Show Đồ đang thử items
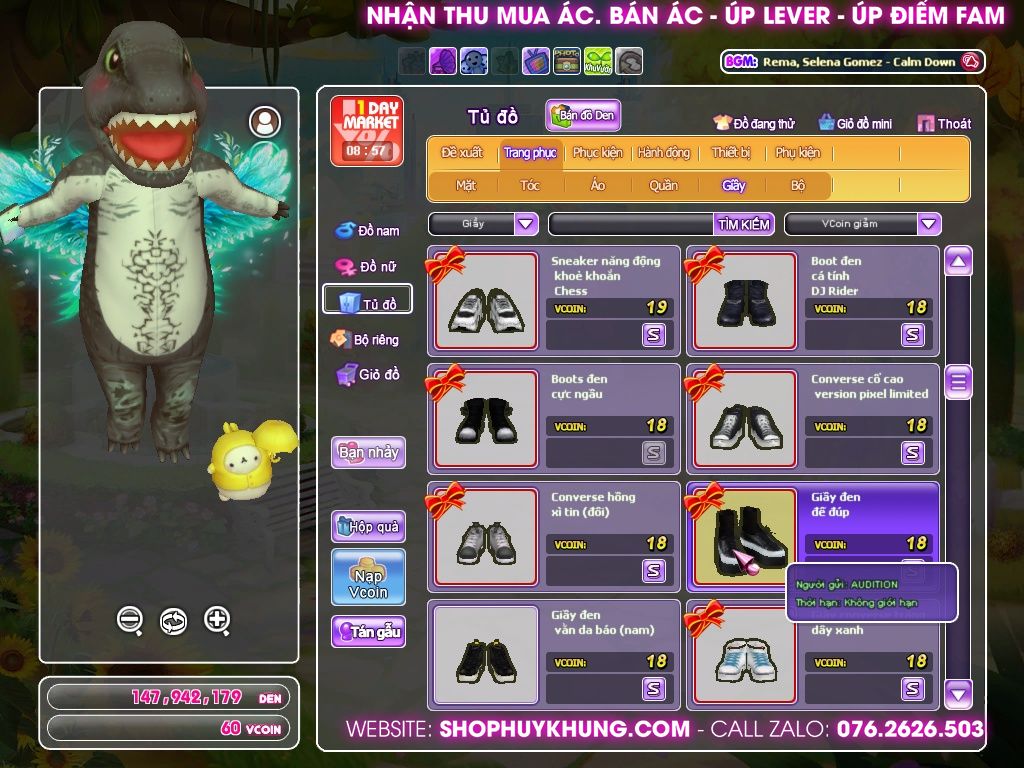The width and height of the screenshot is (1024, 768). (x=754, y=124)
